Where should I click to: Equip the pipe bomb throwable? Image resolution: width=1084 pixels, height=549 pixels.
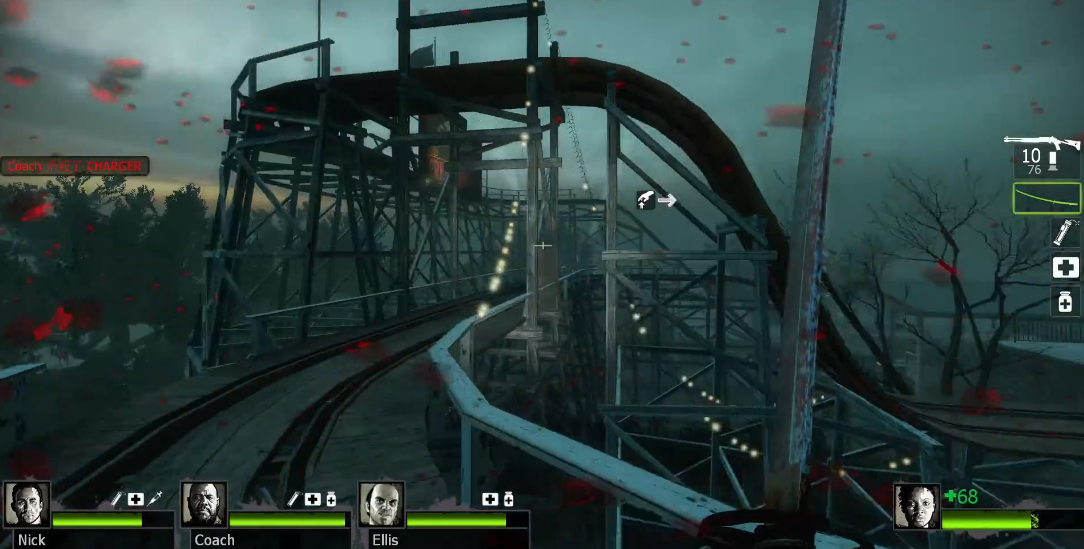click(x=1064, y=233)
